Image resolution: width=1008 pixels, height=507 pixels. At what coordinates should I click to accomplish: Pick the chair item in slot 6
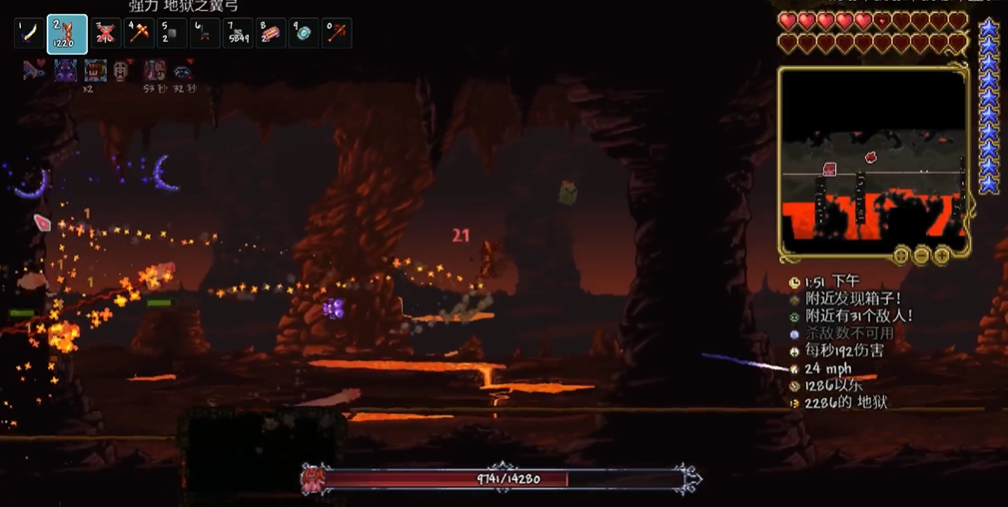(205, 33)
